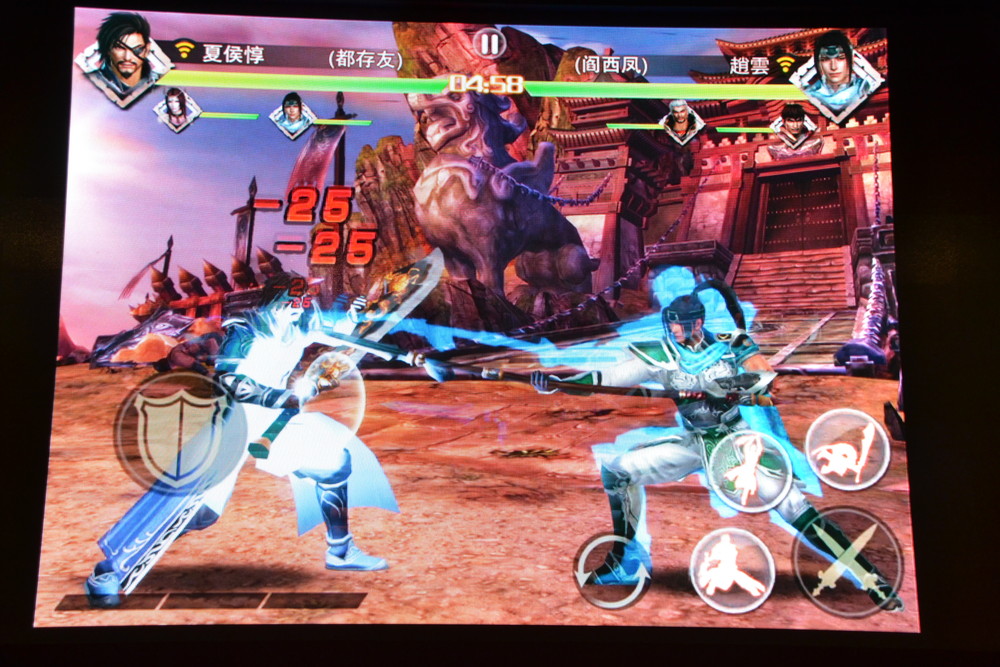Trigger the charging blade skill icon
The height and width of the screenshot is (667, 1000).
pos(847,450)
